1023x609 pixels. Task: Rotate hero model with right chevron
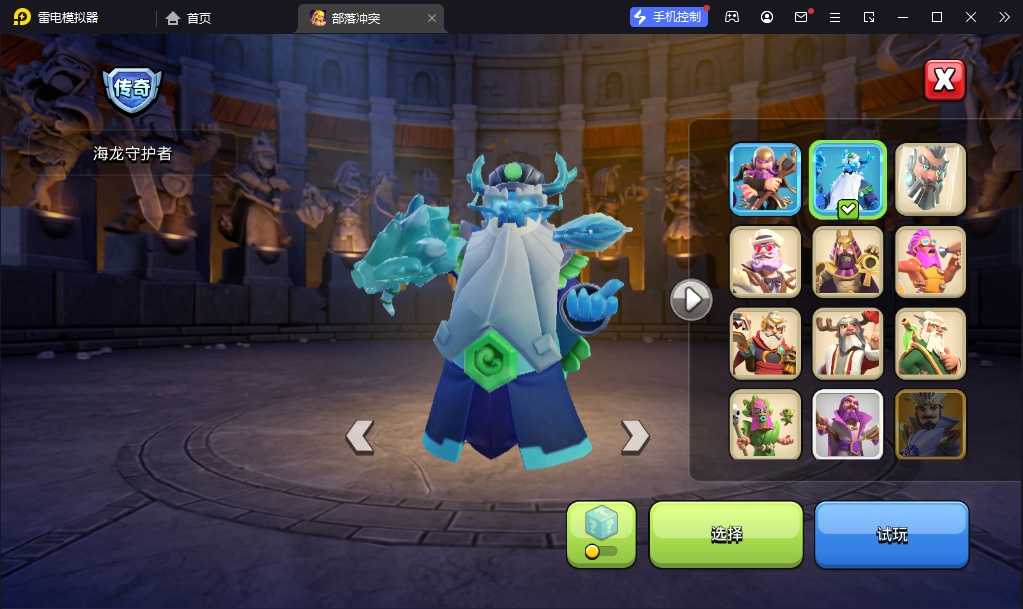pyautogui.click(x=635, y=436)
